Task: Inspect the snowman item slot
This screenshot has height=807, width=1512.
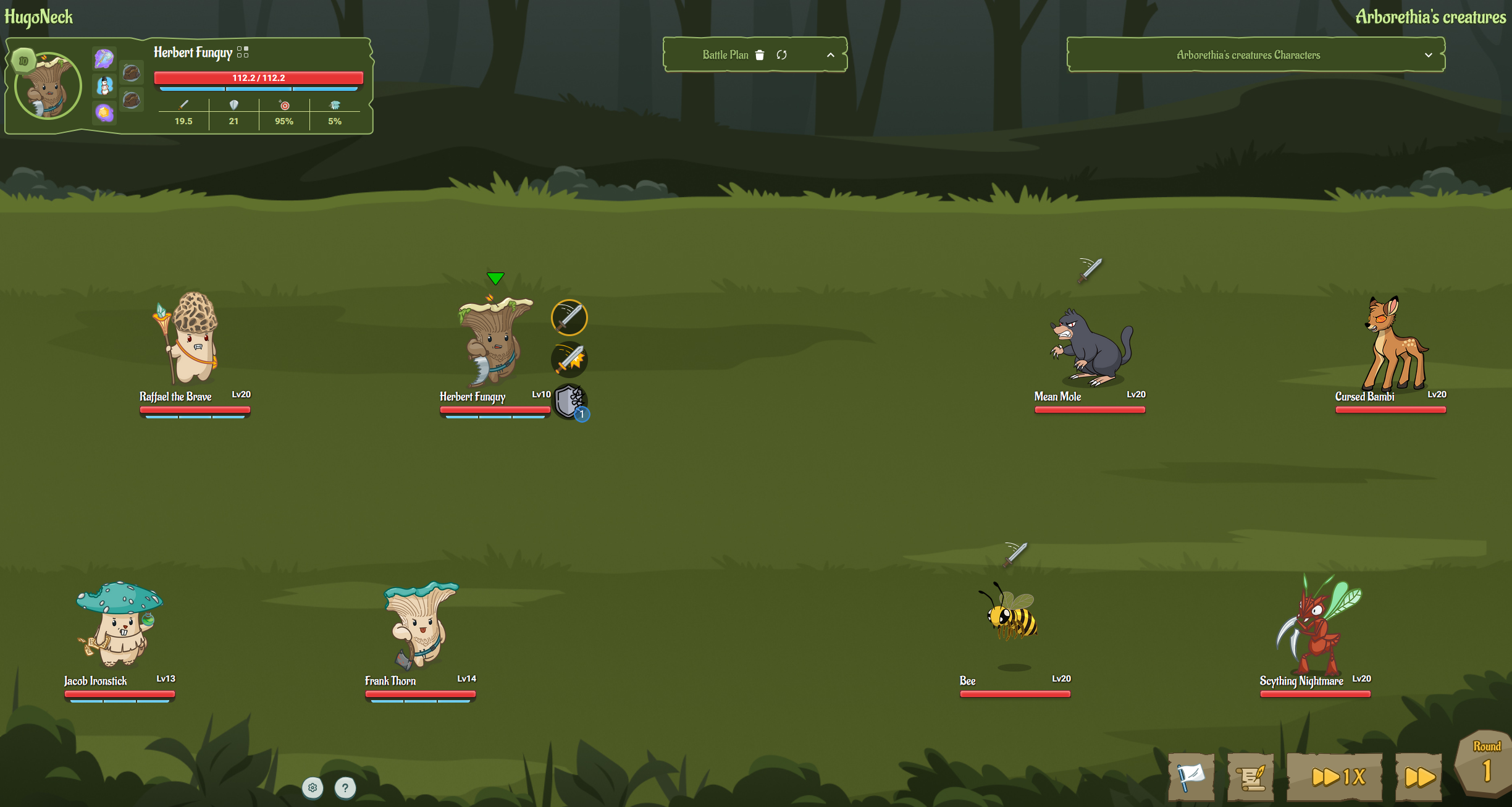Action: coord(104,86)
